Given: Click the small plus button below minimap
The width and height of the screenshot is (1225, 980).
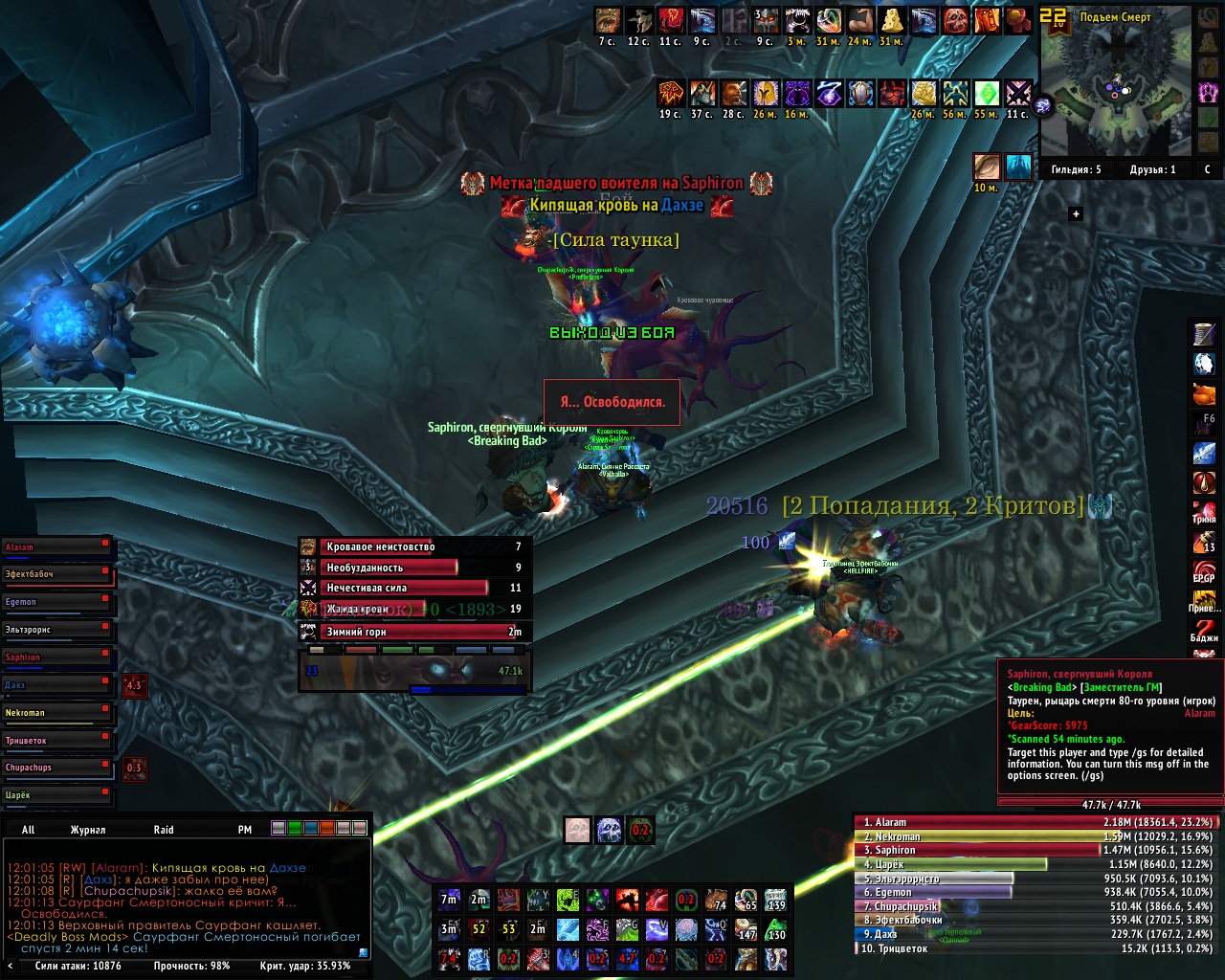Looking at the screenshot, I should pyautogui.click(x=1076, y=214).
